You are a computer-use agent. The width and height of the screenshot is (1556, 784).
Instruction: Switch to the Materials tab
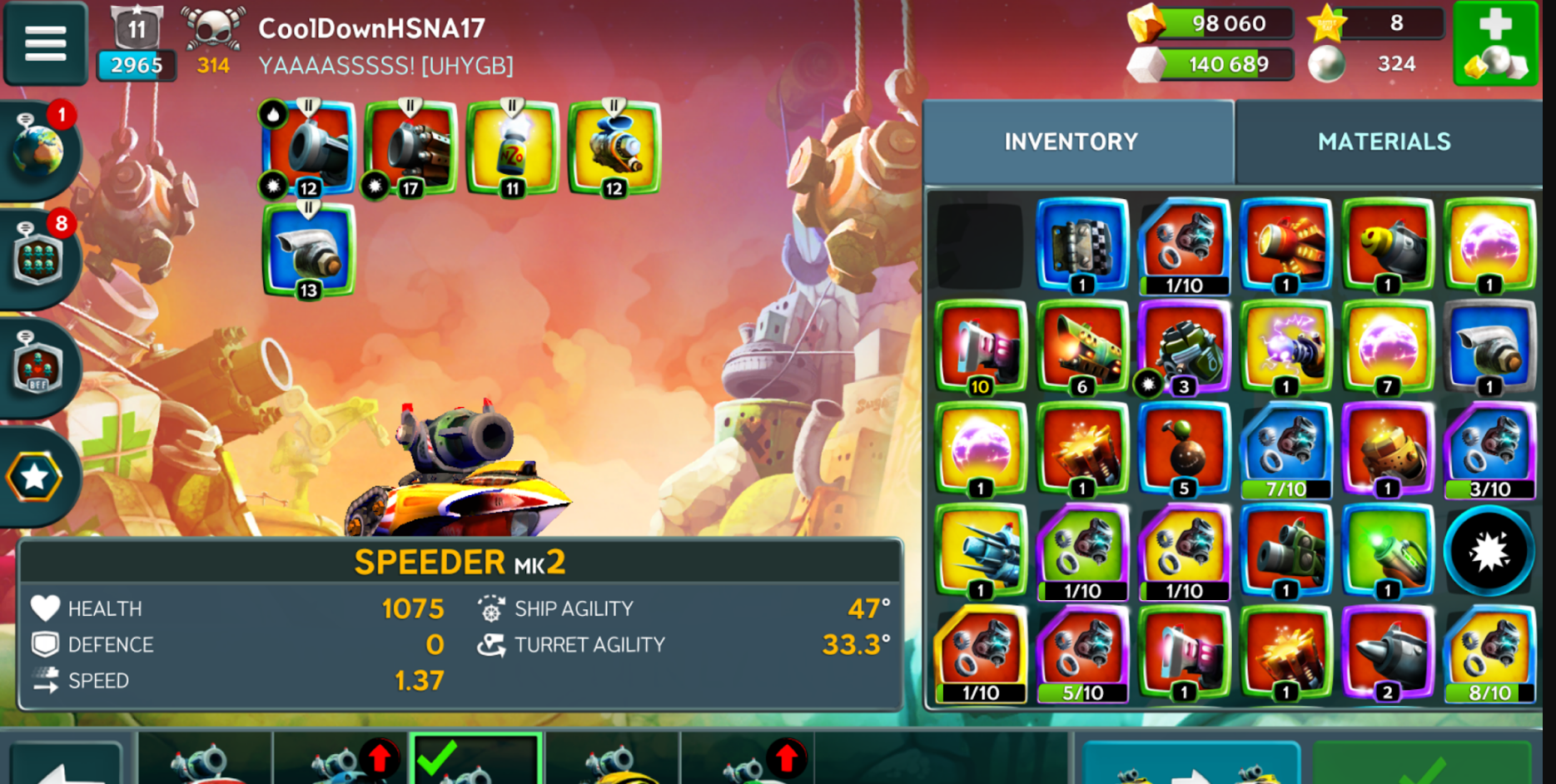pos(1384,141)
